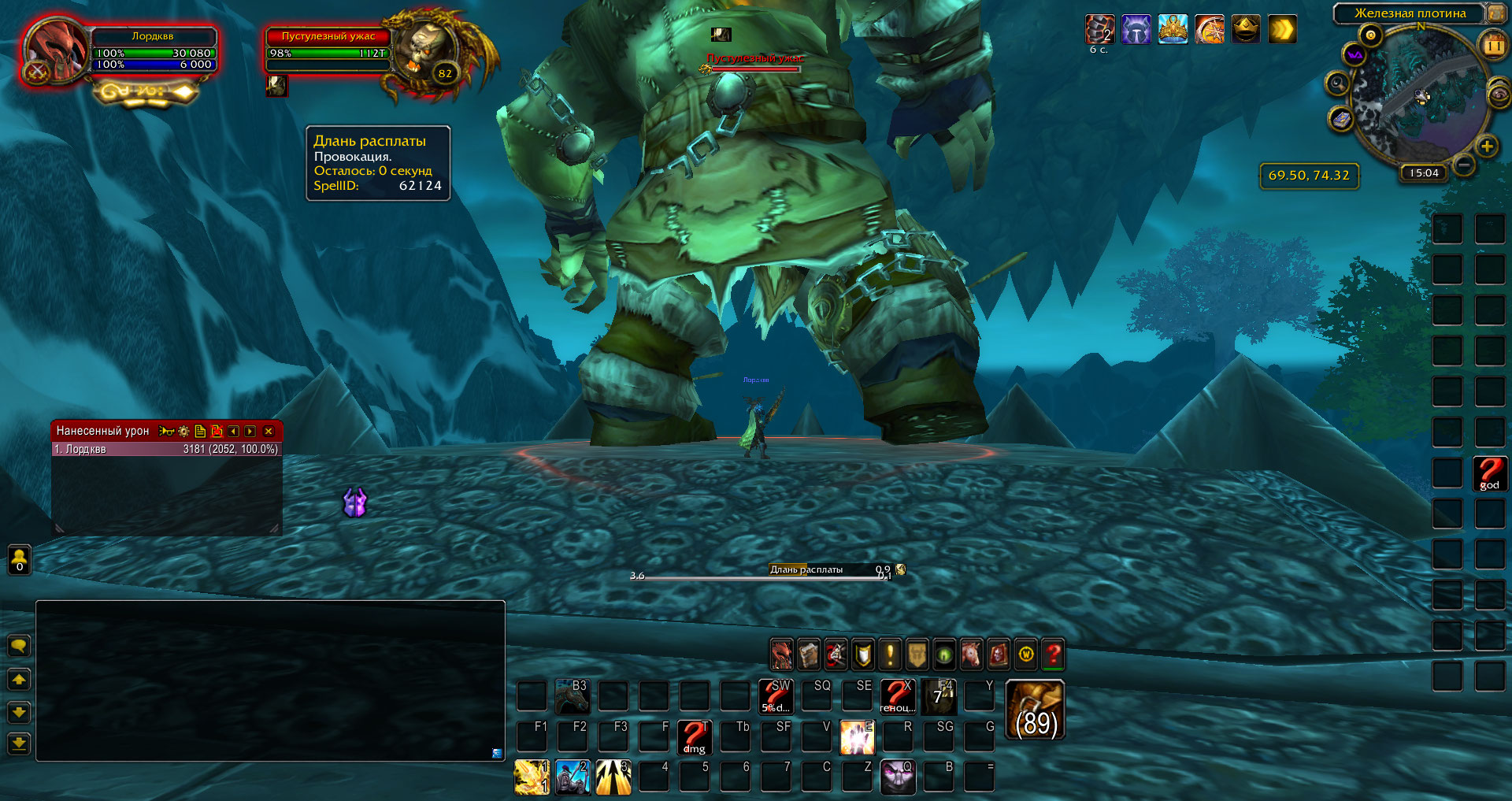Open the backpack bag showing 89
The height and width of the screenshot is (801, 1512).
tap(1036, 710)
